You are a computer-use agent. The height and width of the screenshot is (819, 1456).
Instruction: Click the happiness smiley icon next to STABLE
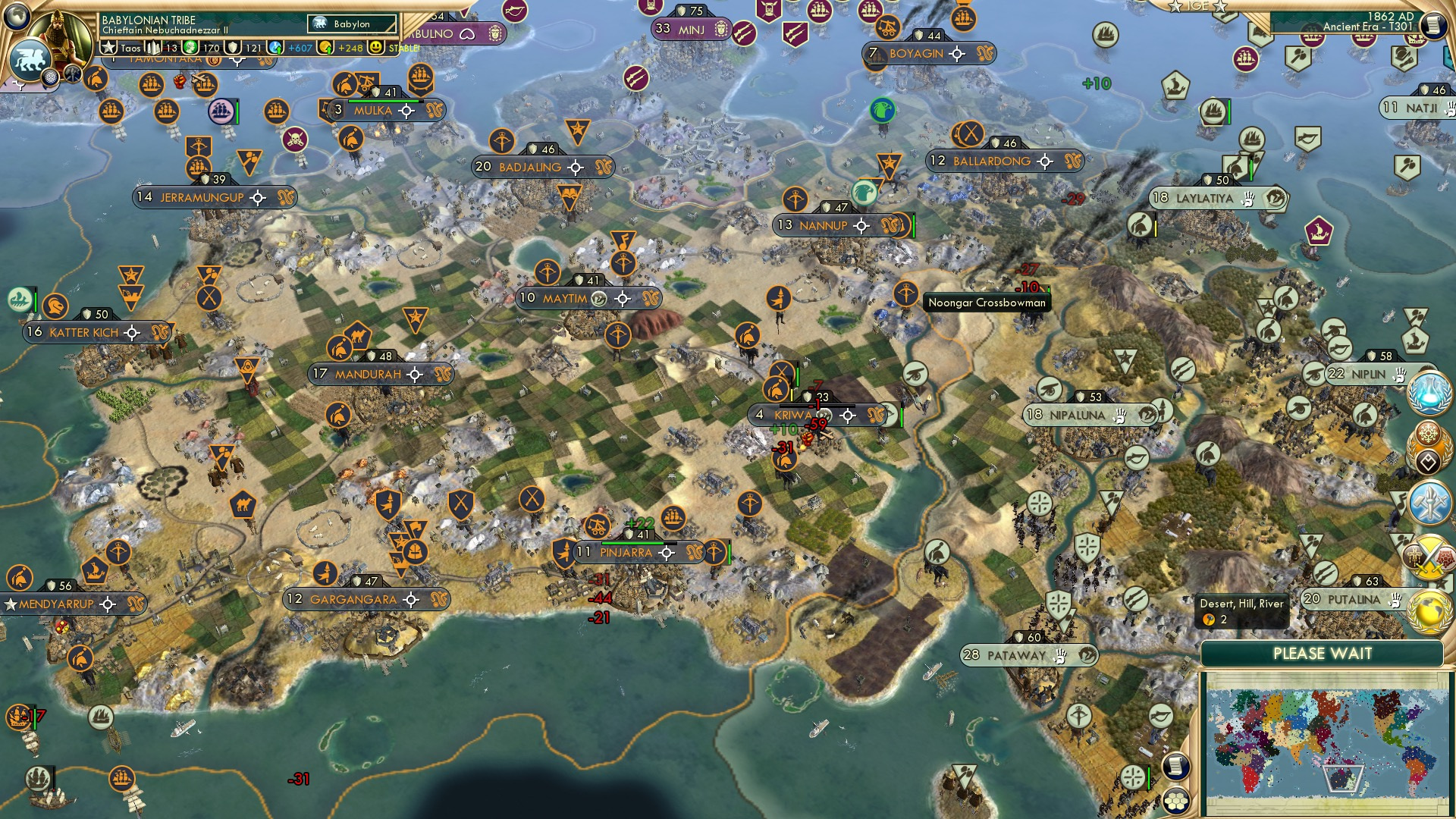375,47
